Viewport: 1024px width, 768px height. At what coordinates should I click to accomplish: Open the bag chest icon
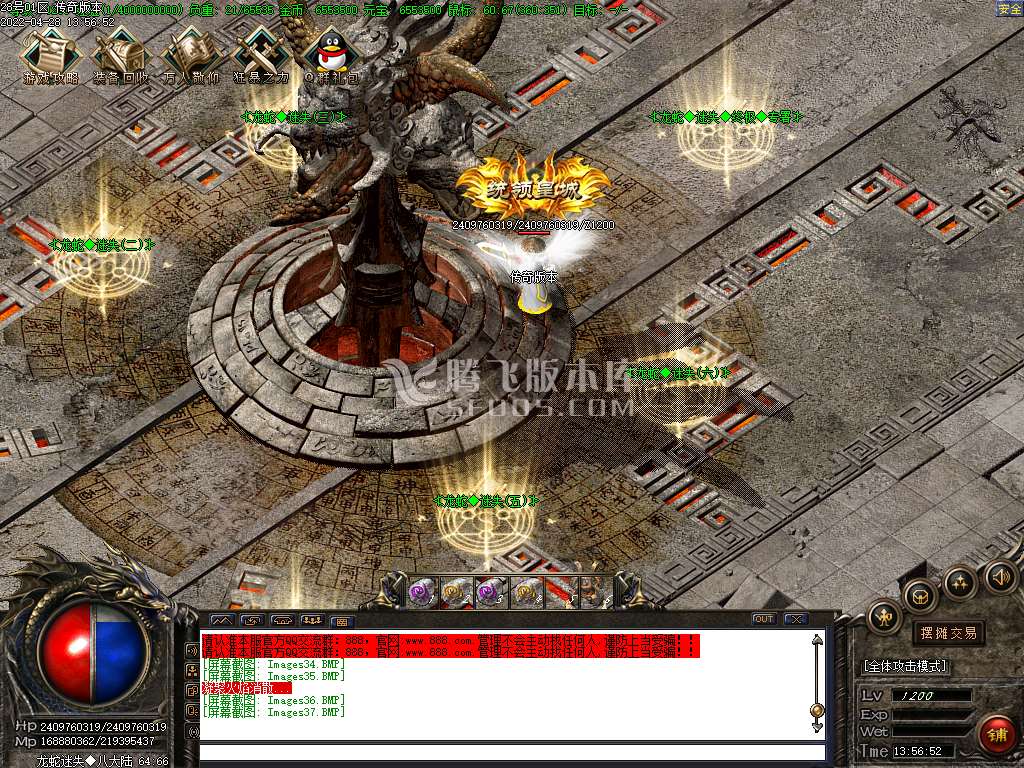920,596
